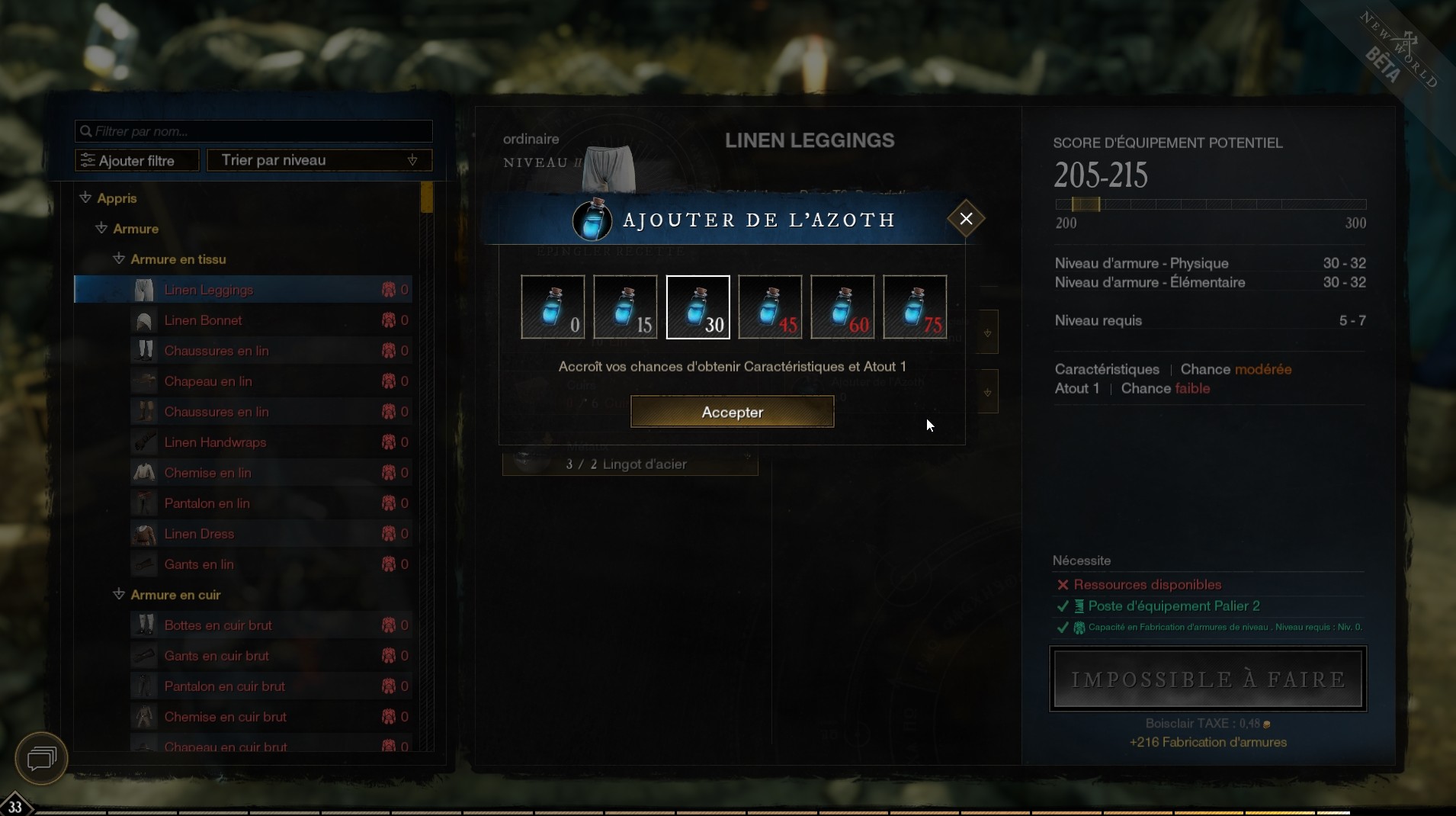Click the Accepter button
Image resolution: width=1456 pixels, height=816 pixels.
(732, 412)
